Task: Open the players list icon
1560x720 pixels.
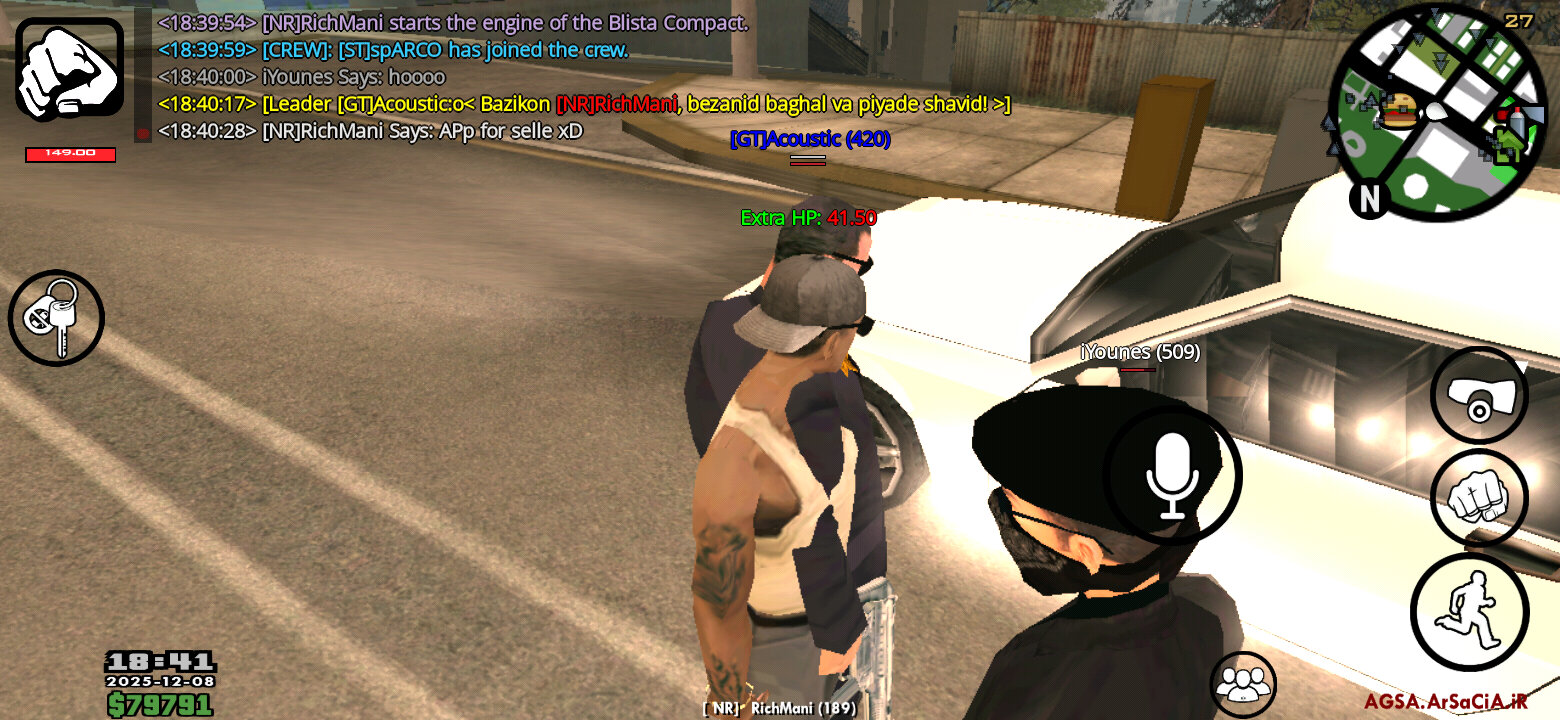Action: [x=1243, y=684]
